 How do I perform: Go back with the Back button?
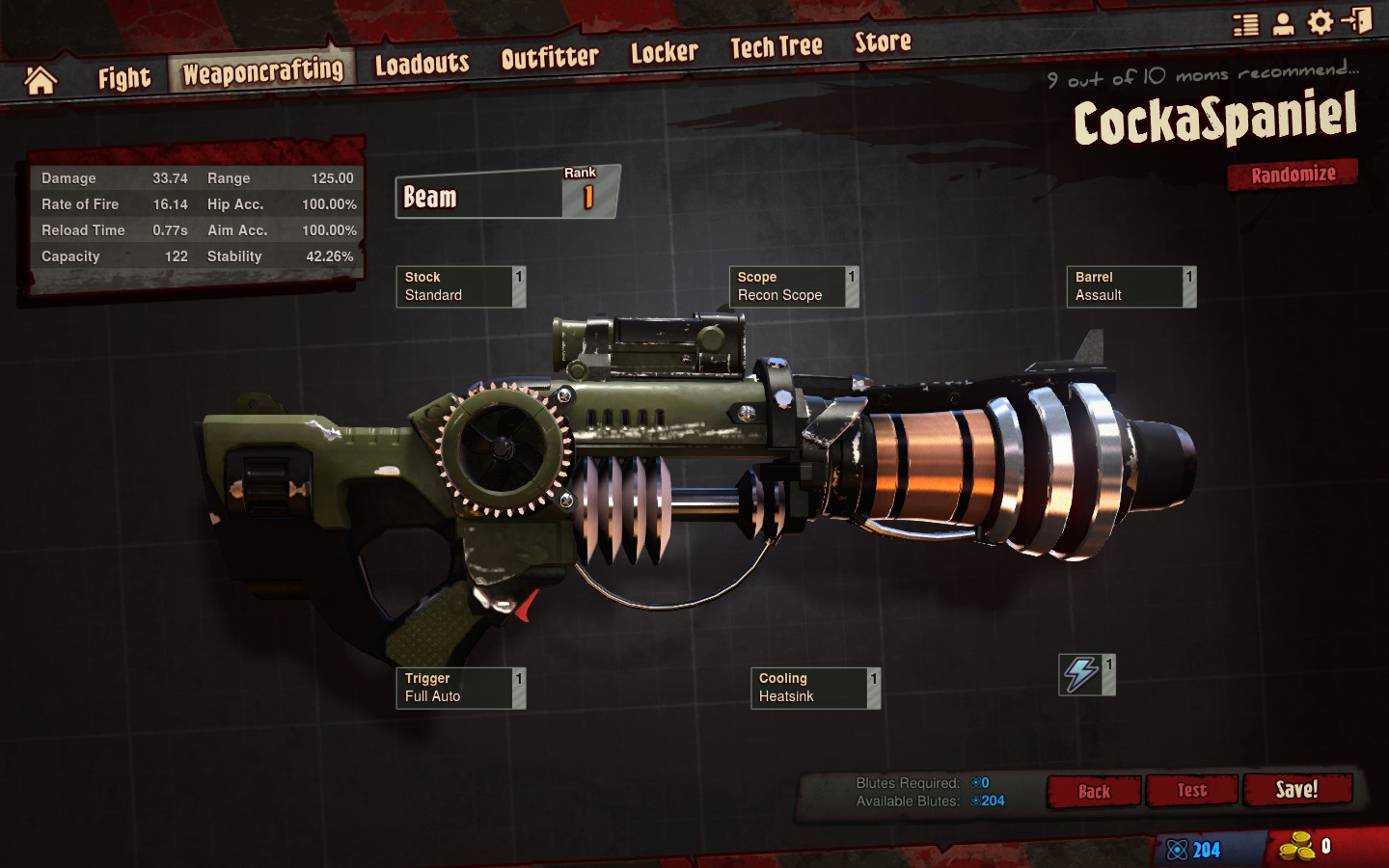[1094, 792]
